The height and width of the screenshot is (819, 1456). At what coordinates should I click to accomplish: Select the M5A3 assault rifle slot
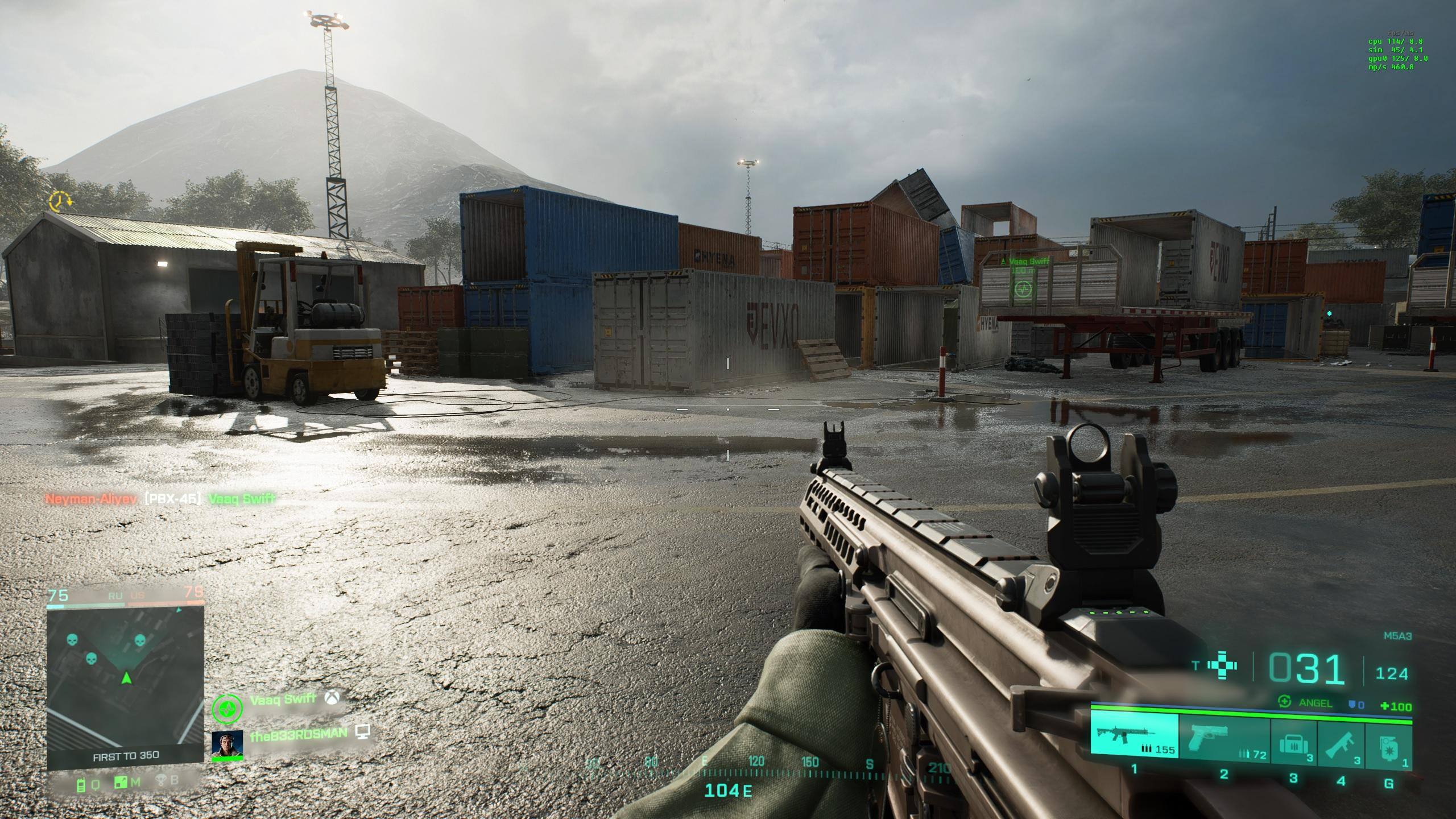click(1135, 736)
